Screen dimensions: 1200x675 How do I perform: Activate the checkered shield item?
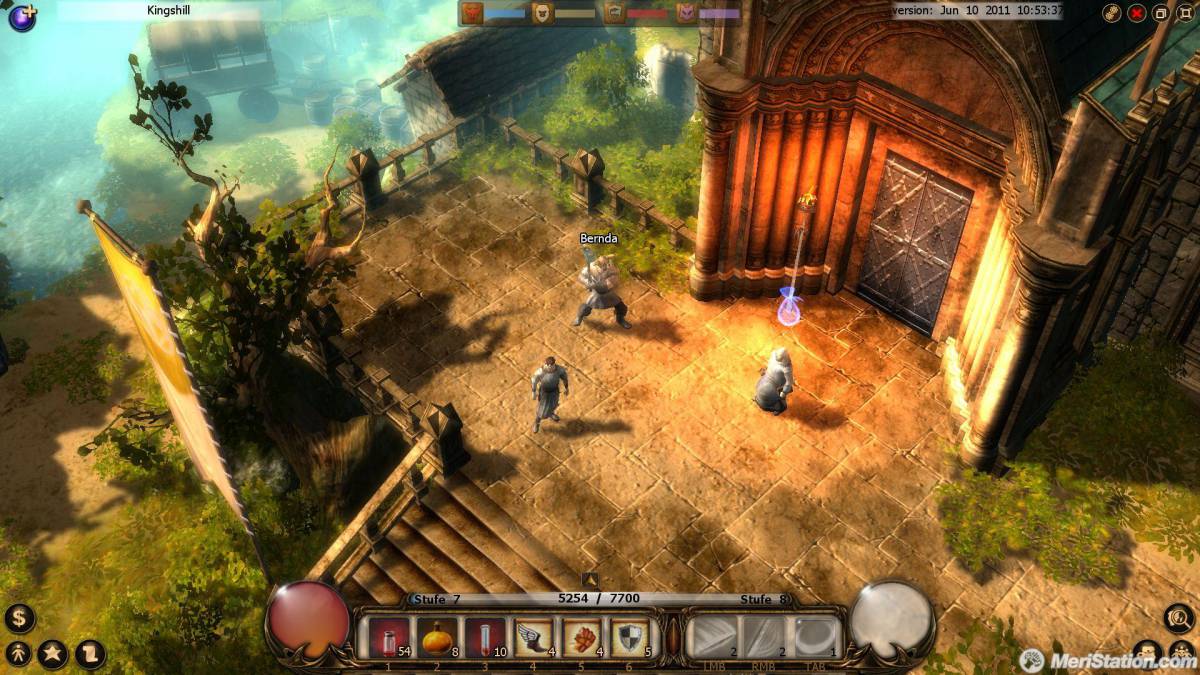click(629, 637)
